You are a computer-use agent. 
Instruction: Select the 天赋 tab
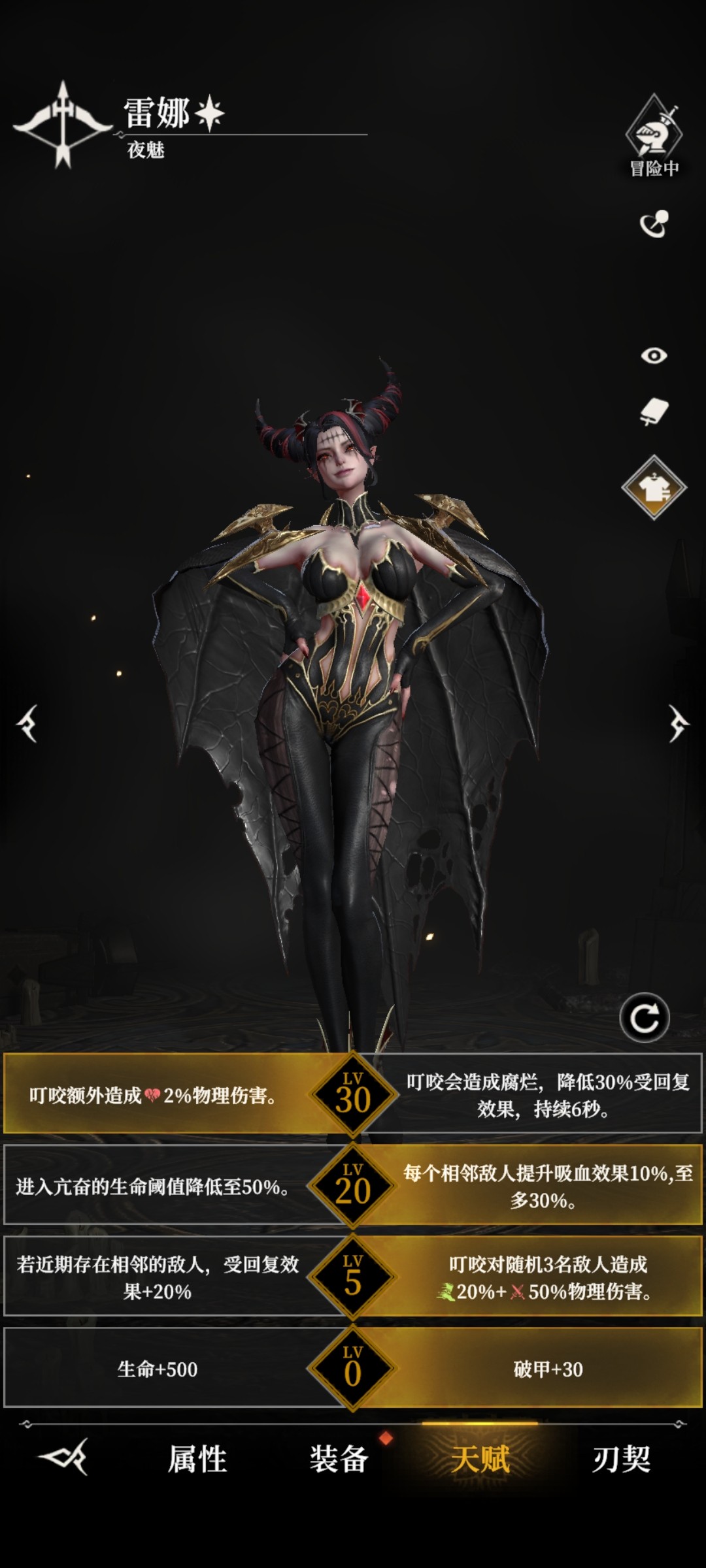[480, 1459]
